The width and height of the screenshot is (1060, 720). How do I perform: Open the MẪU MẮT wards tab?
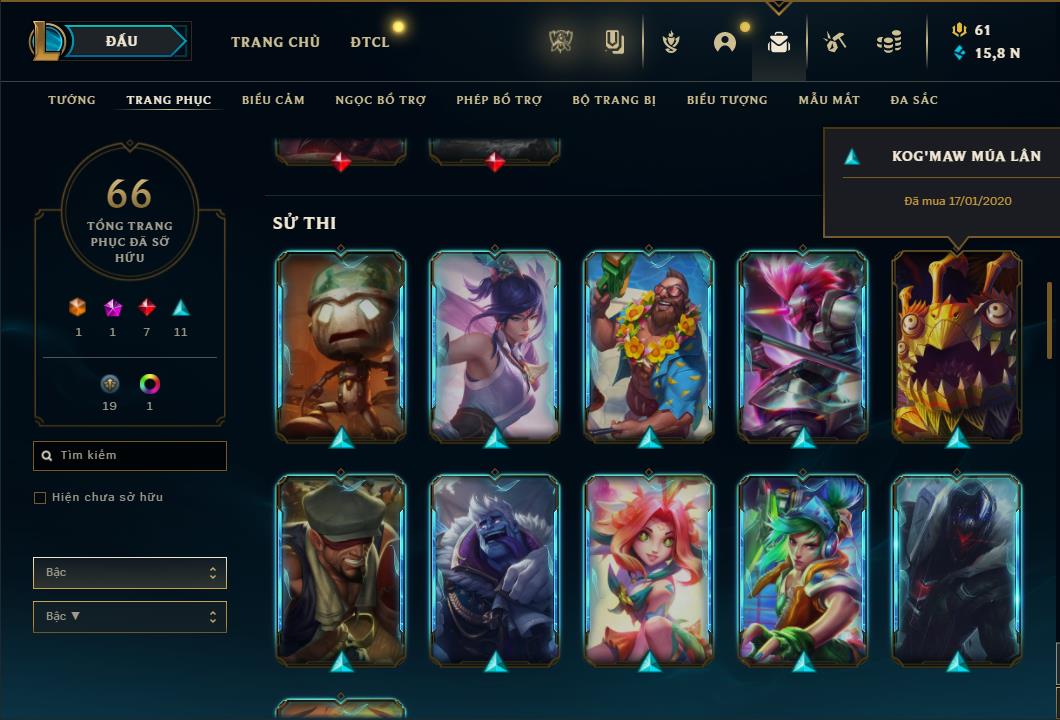(x=829, y=100)
